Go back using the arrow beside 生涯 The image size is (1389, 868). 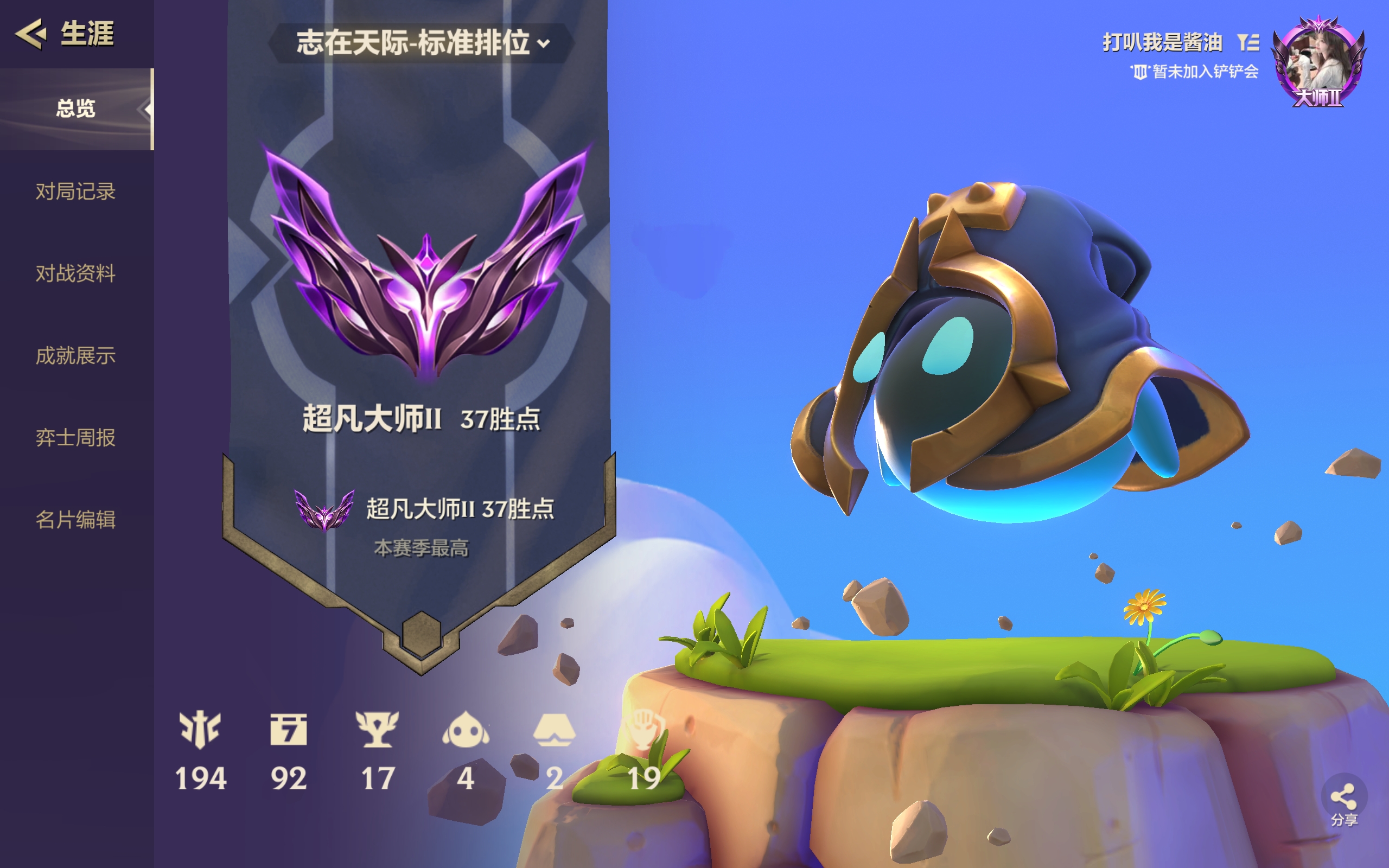tap(31, 33)
